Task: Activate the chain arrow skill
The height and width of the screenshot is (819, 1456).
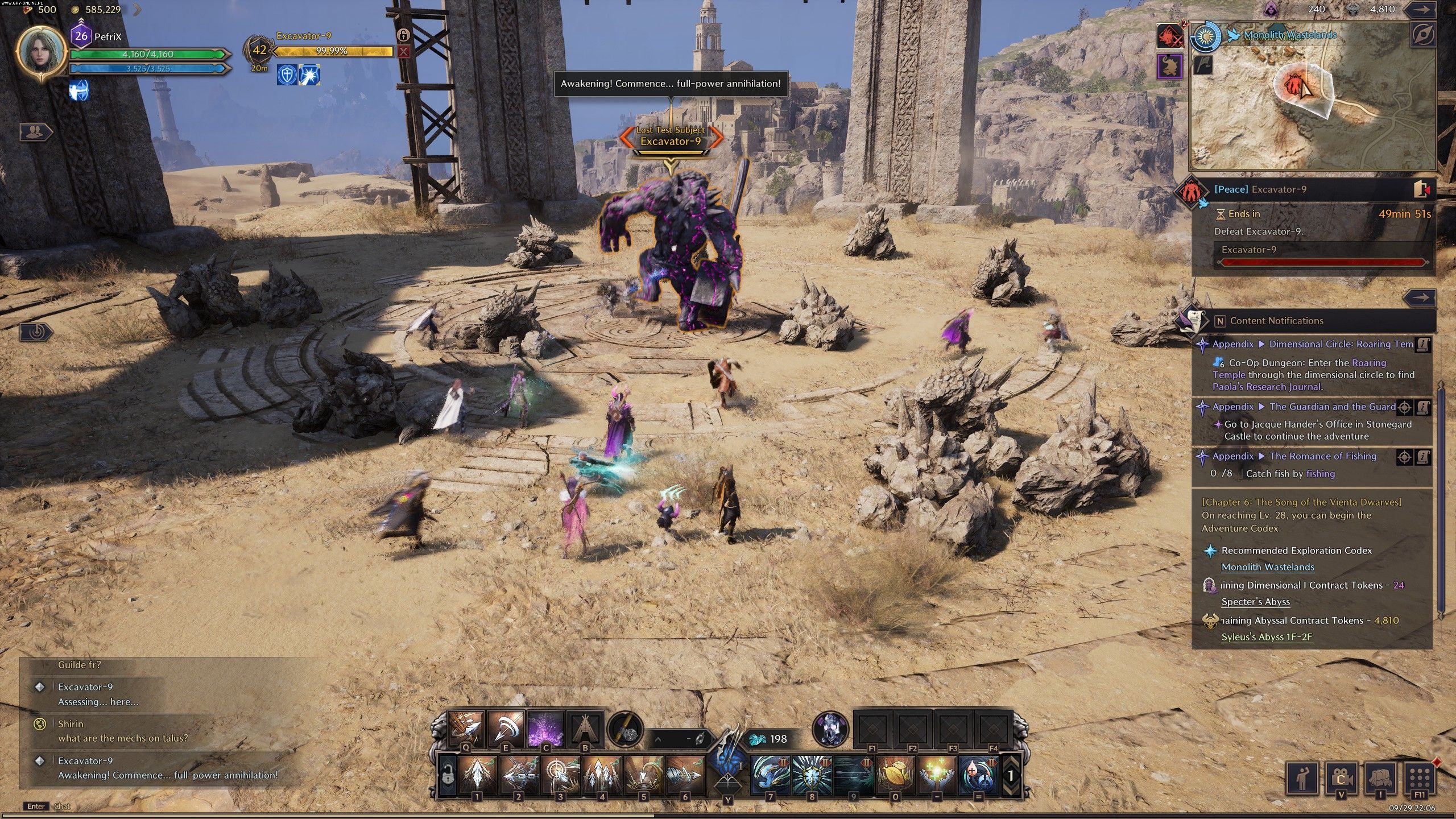Action: coord(518,774)
